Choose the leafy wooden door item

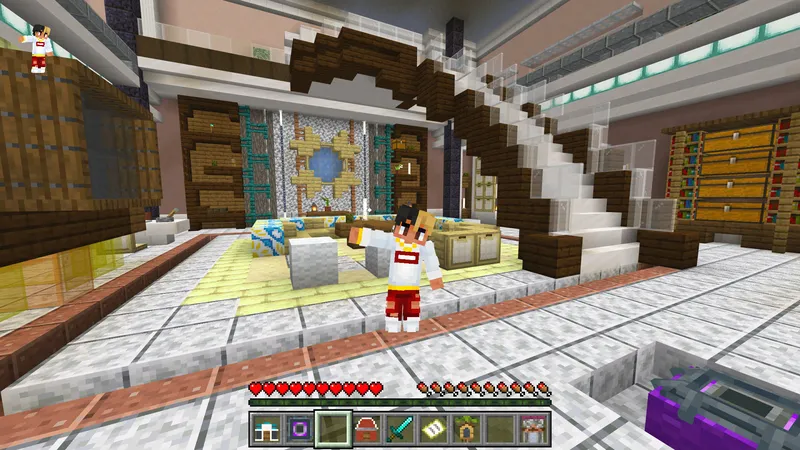pos(465,428)
